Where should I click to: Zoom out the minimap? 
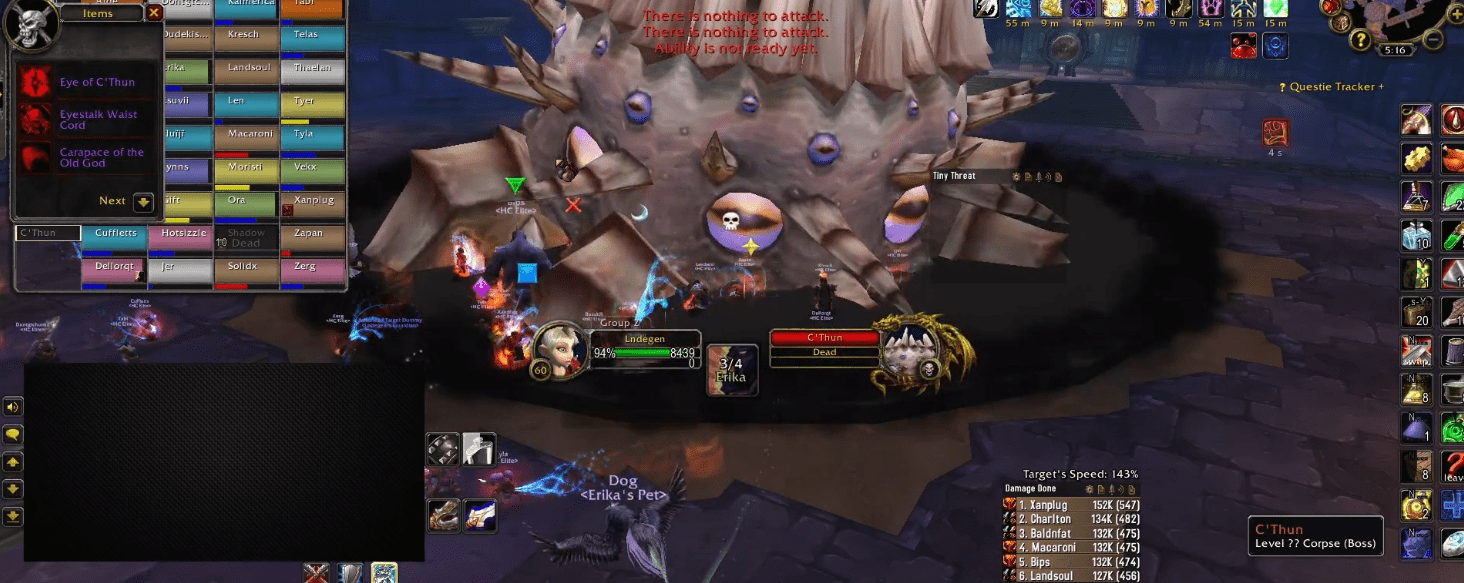coord(1433,39)
